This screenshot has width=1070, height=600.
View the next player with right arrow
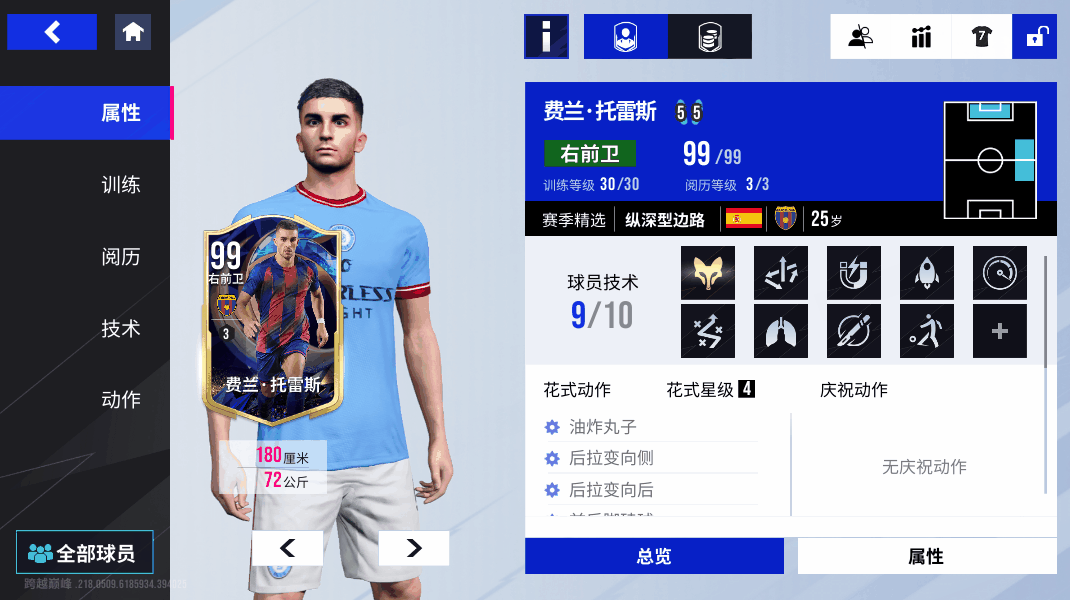coord(413,548)
